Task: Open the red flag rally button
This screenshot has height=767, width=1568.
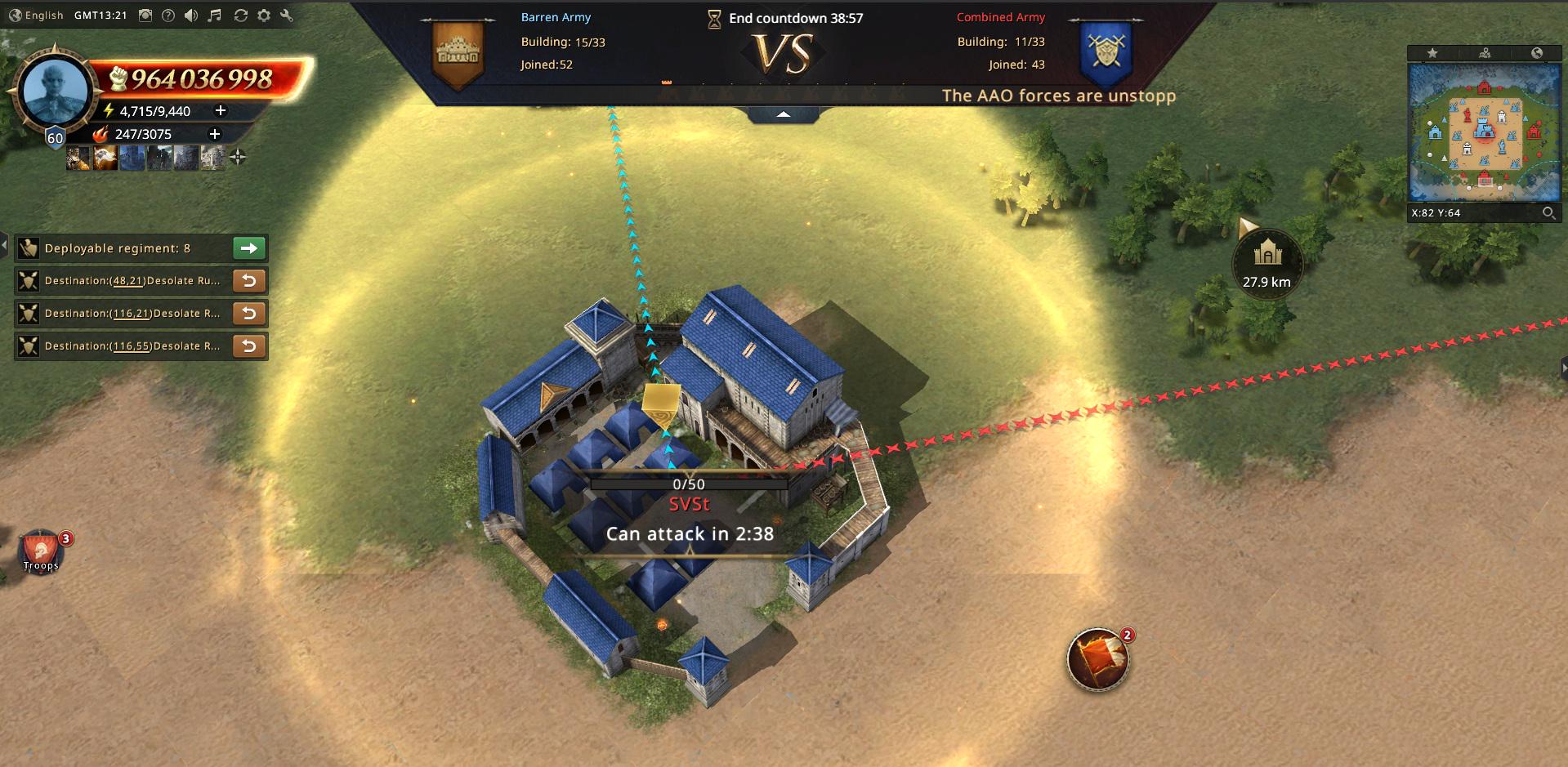Action: pos(1097,658)
